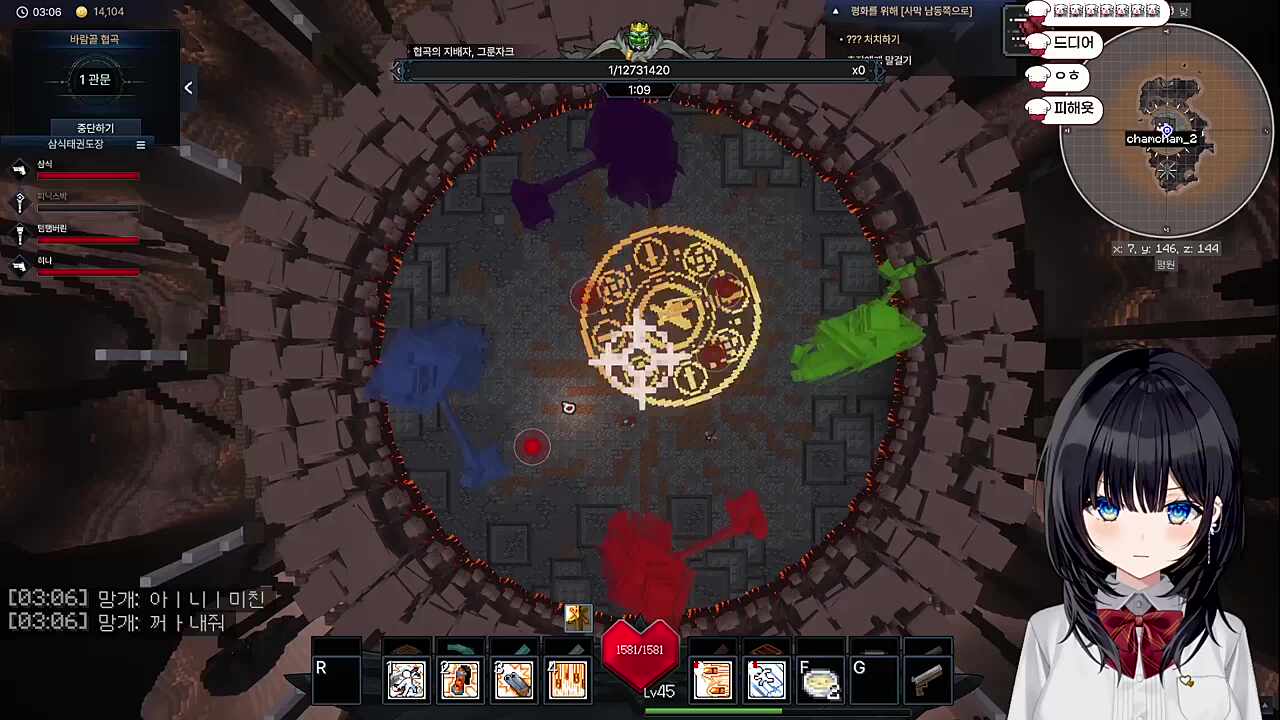Screen dimensions: 1280x720
Task: Activate skill slot 2 ability icon
Action: click(460, 680)
